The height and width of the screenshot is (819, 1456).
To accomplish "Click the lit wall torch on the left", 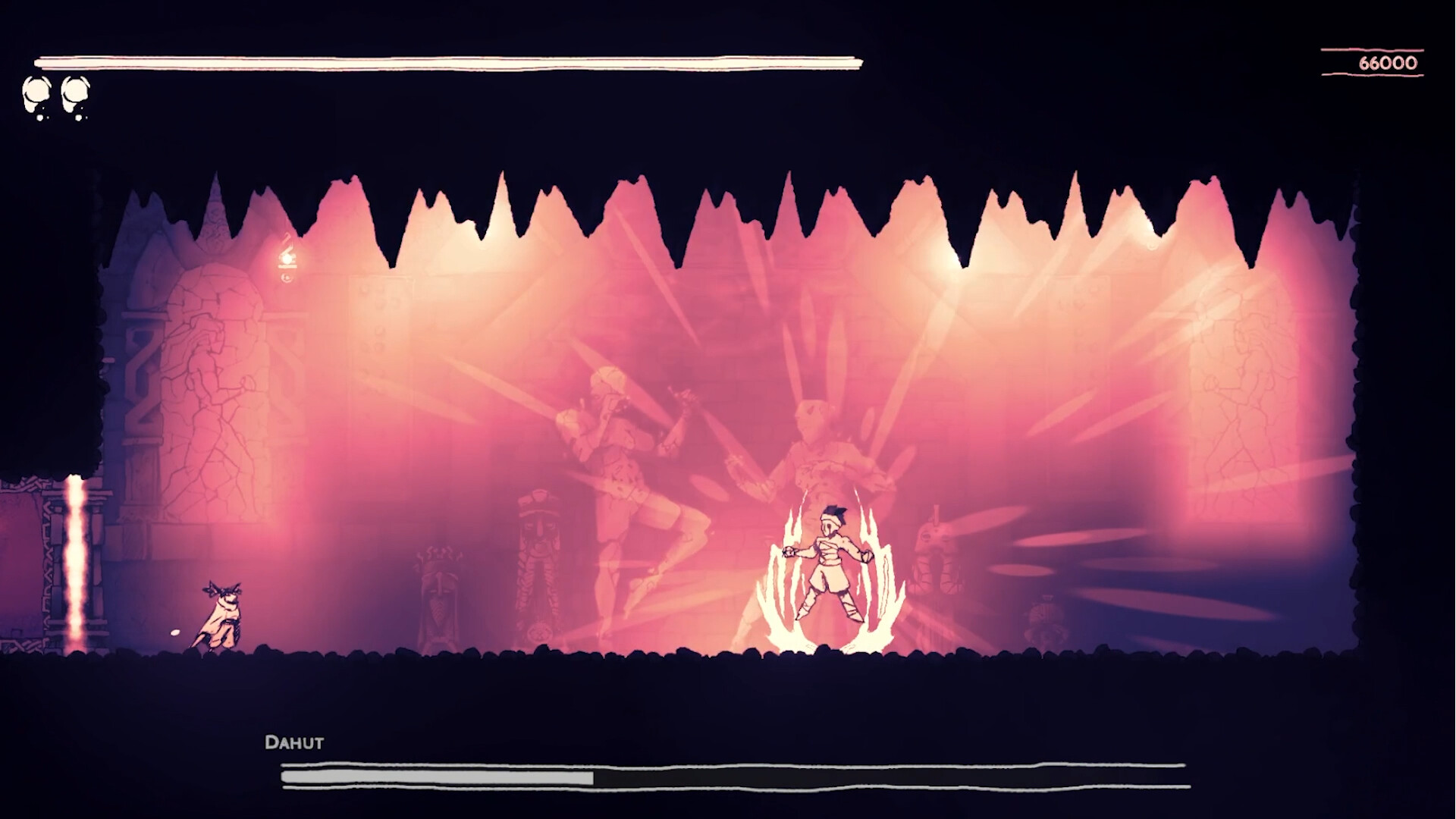I will (x=287, y=258).
